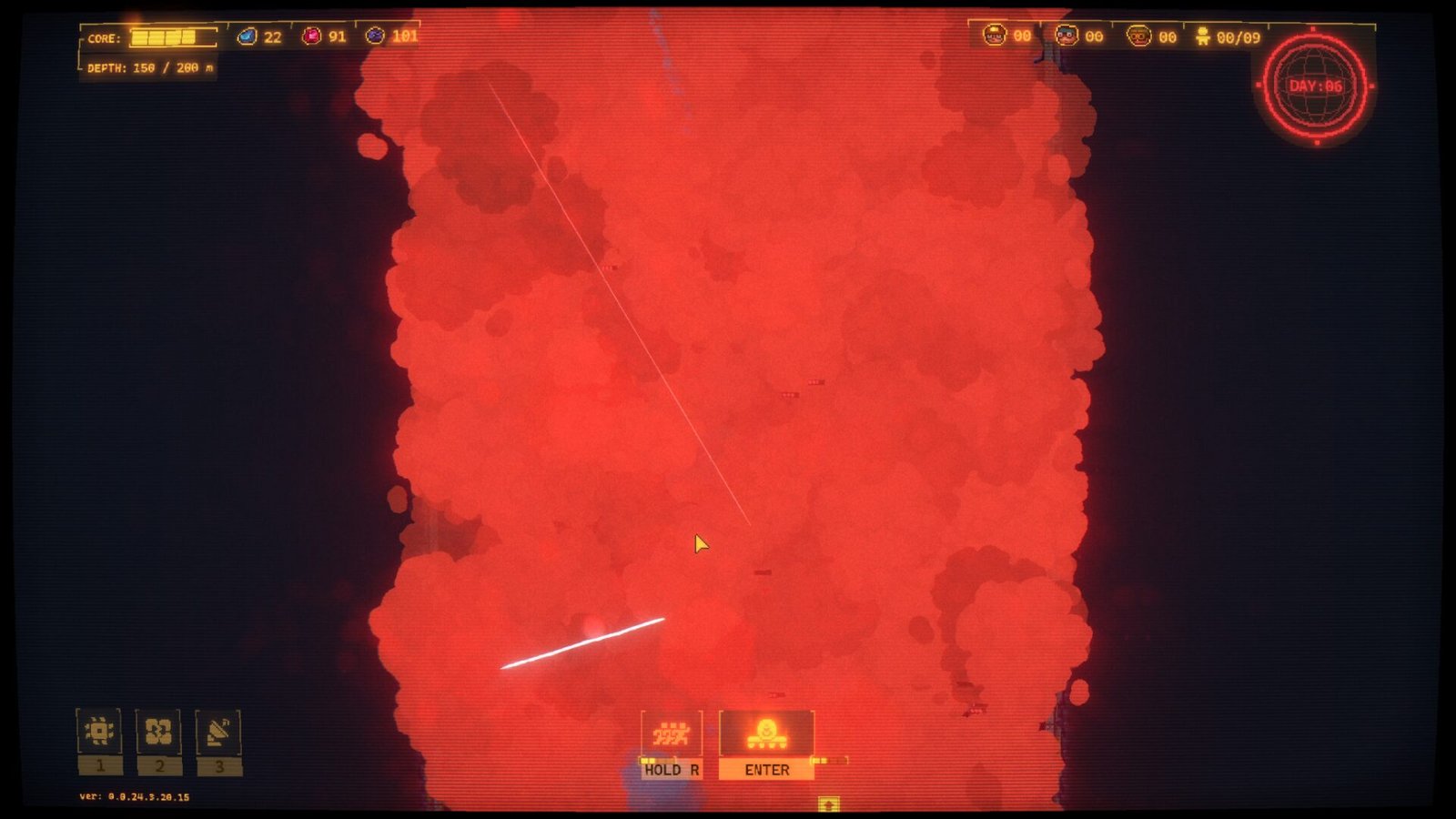Select the blue-haired dwarf with glasses portrait
The image size is (1456, 819).
click(1067, 36)
